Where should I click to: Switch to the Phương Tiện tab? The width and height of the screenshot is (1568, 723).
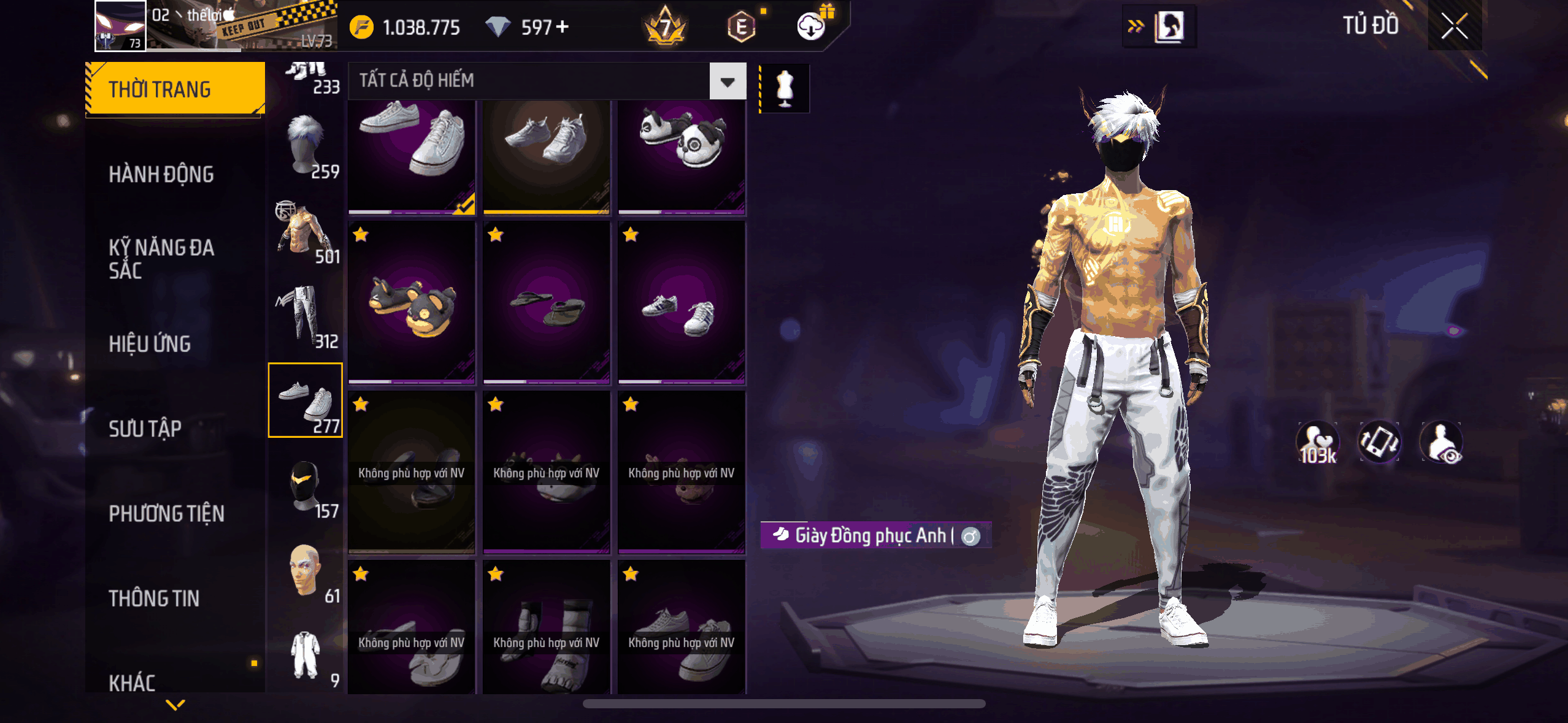coord(166,514)
